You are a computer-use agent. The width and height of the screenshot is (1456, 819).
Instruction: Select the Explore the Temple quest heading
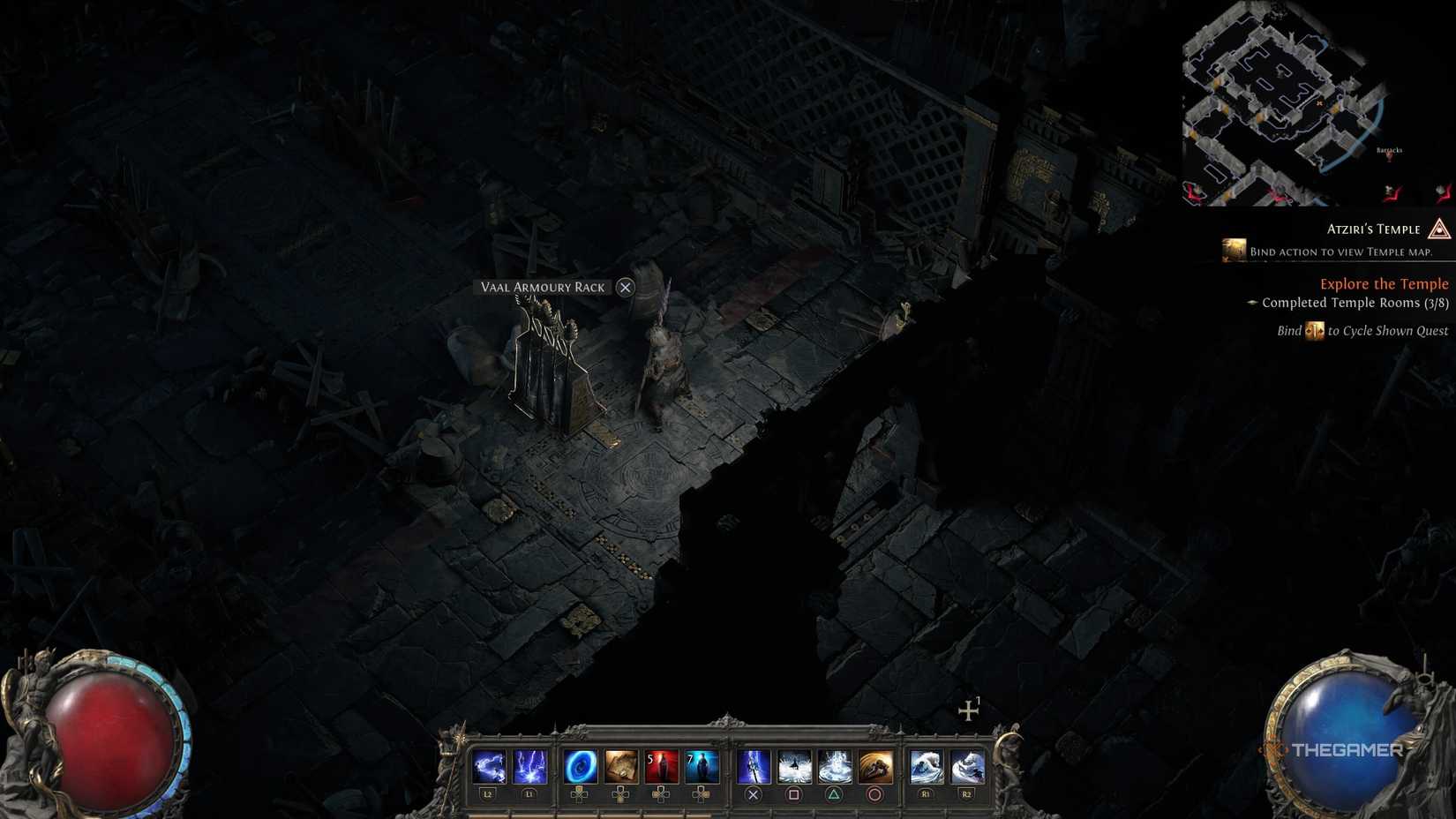(x=1385, y=284)
